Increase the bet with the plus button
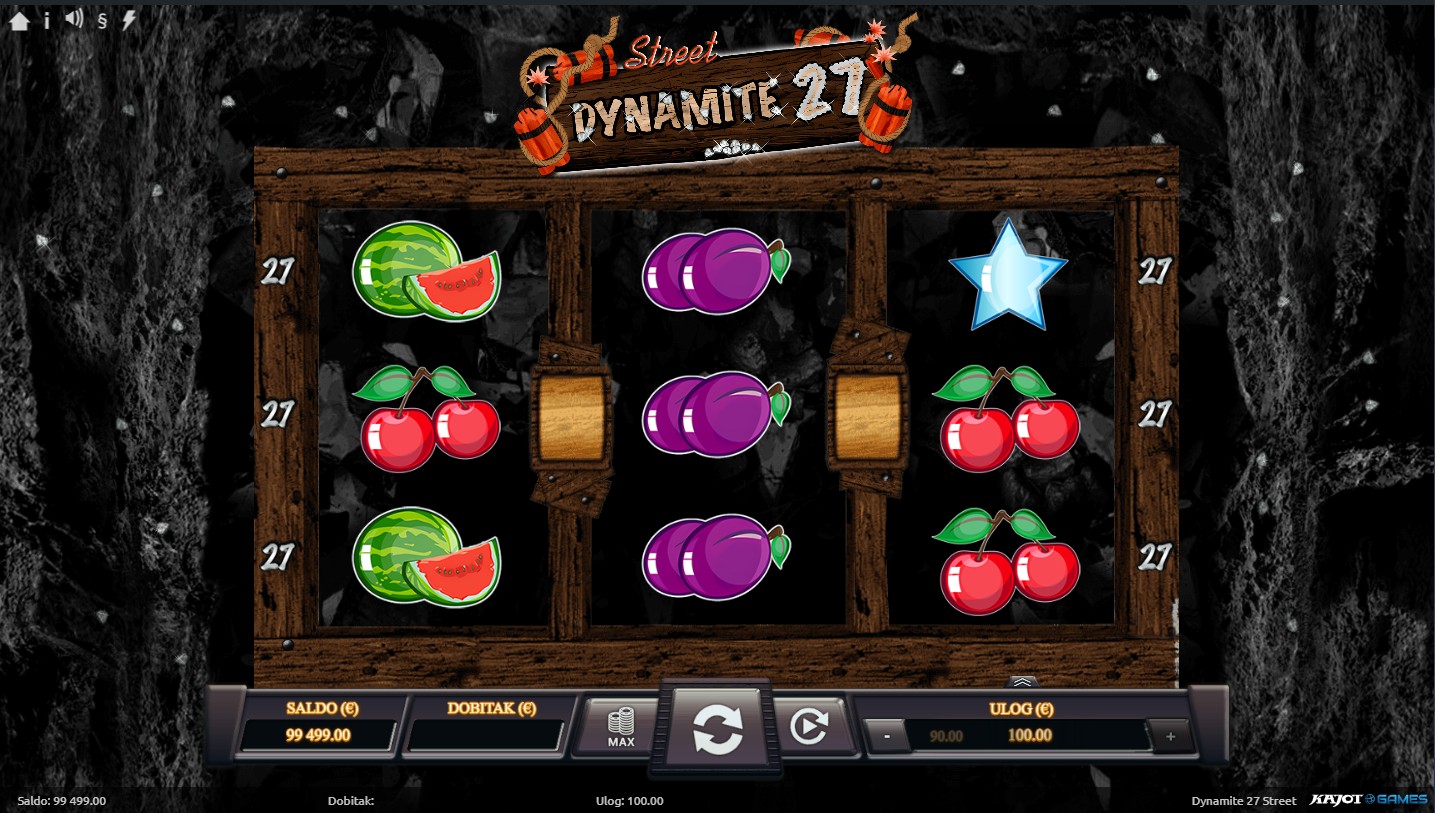The width and height of the screenshot is (1435, 813). (1170, 737)
